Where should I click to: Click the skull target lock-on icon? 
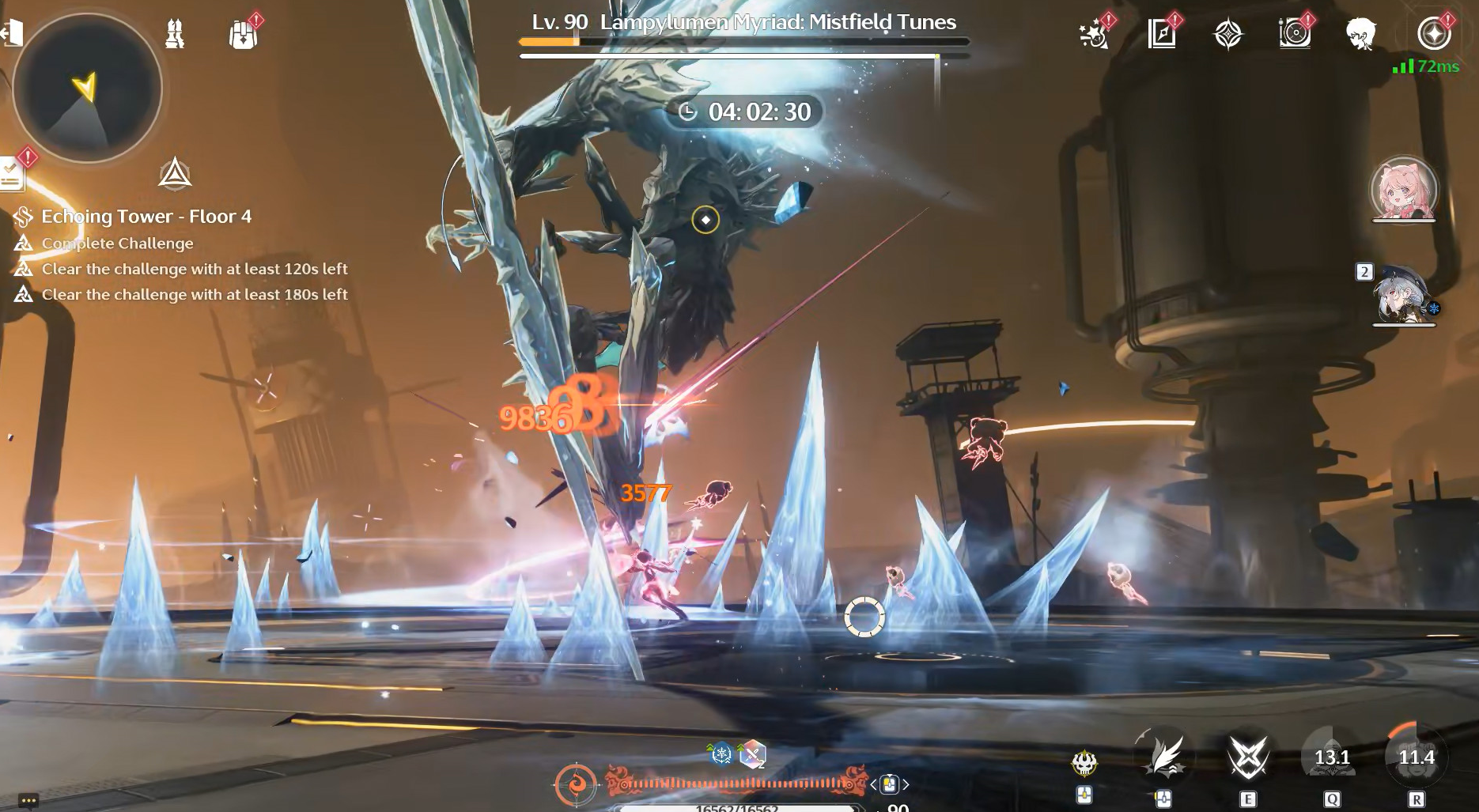pyautogui.click(x=1084, y=763)
